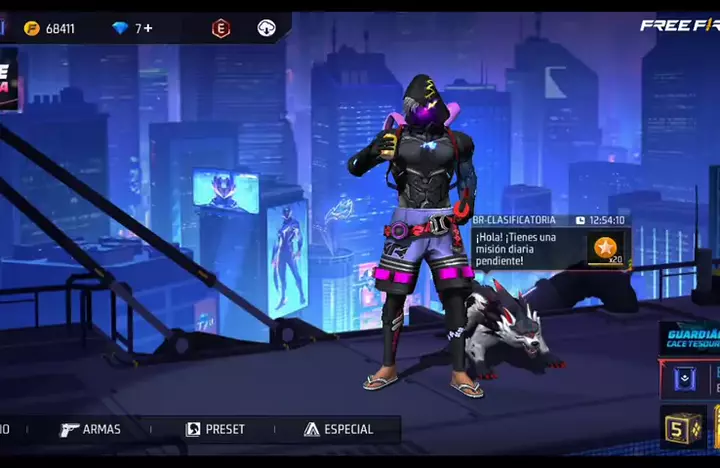Tap the gold coin balance icon

coord(32,28)
